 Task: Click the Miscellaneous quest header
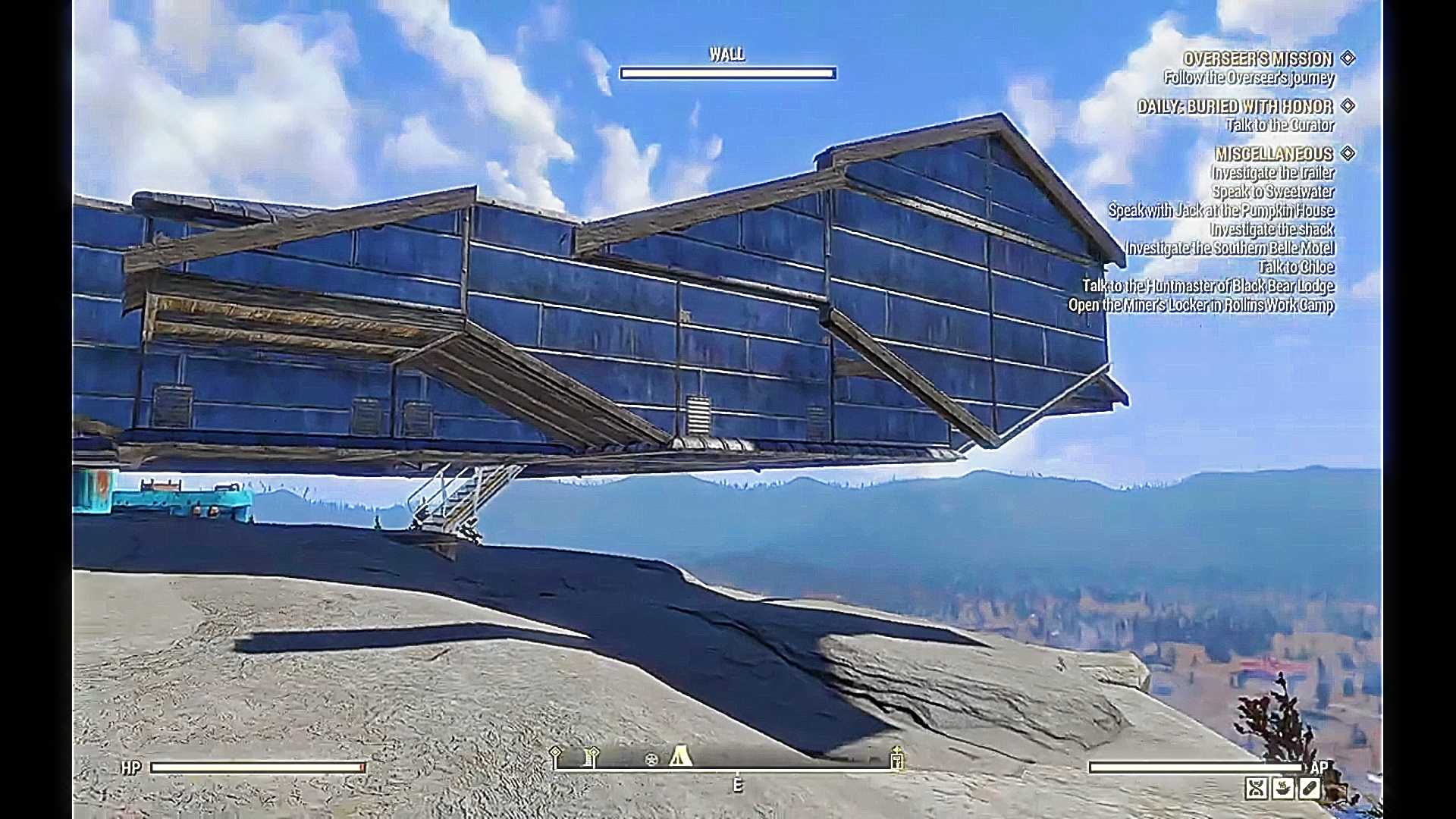tap(1273, 154)
